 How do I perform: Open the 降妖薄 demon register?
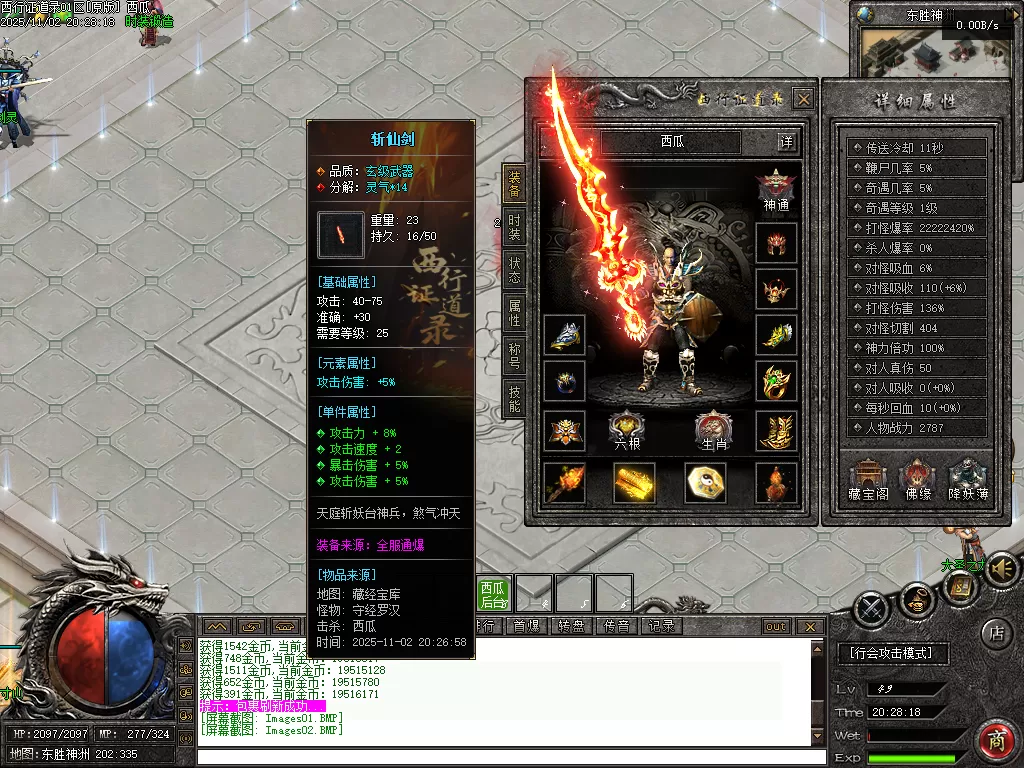[x=968, y=480]
